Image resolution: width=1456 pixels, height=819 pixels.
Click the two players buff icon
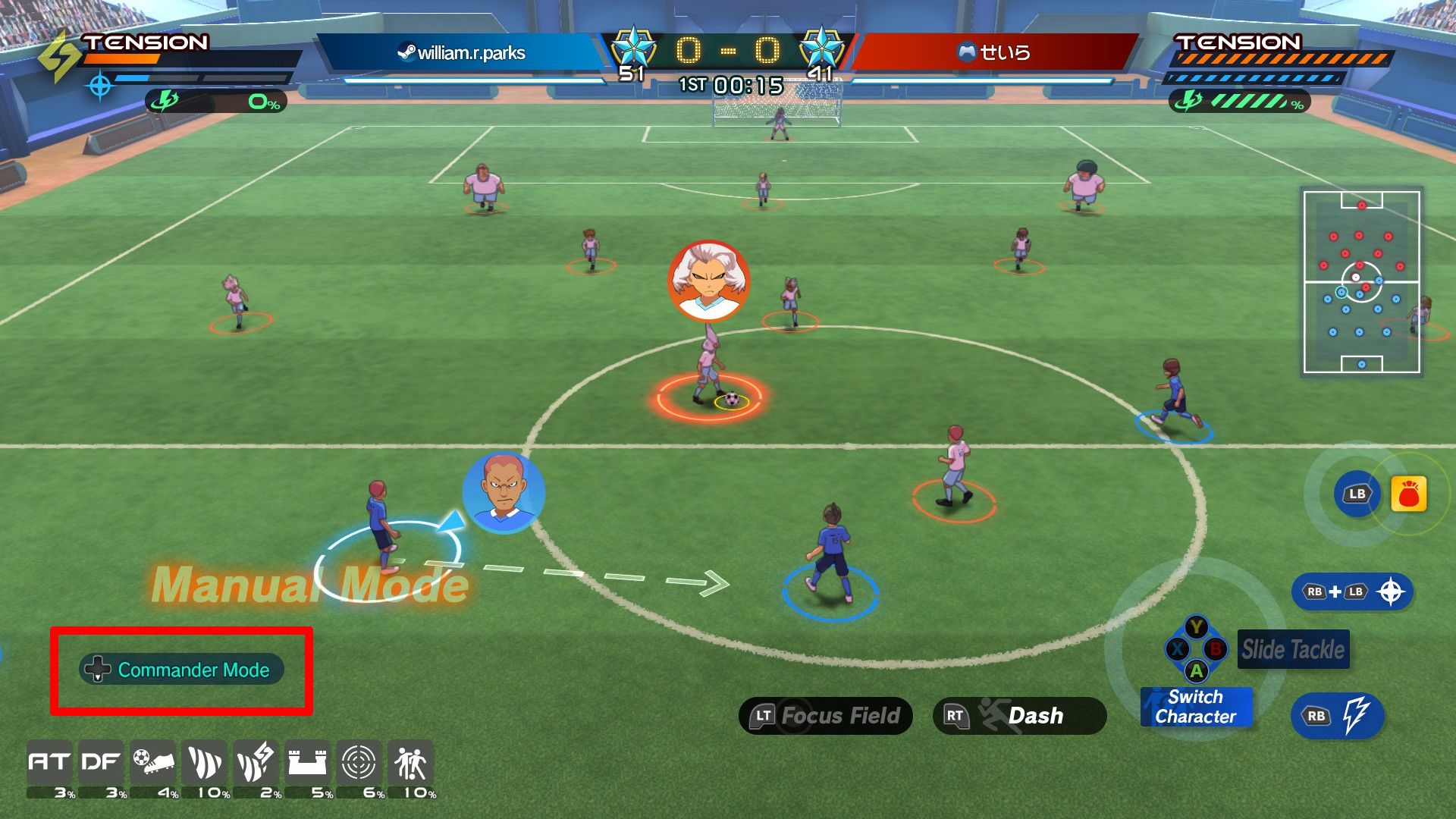click(410, 762)
